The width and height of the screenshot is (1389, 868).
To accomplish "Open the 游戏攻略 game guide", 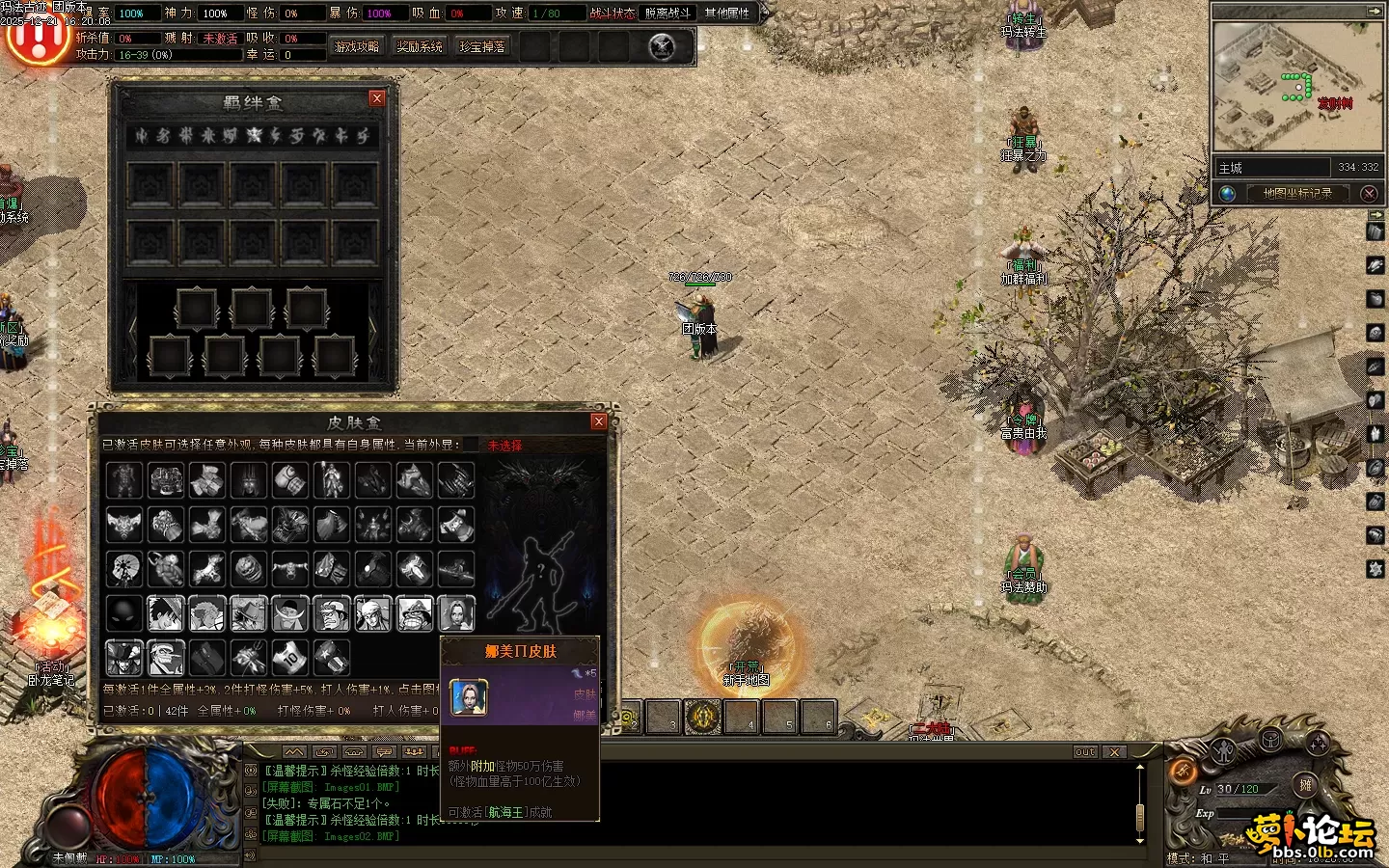I will (357, 46).
